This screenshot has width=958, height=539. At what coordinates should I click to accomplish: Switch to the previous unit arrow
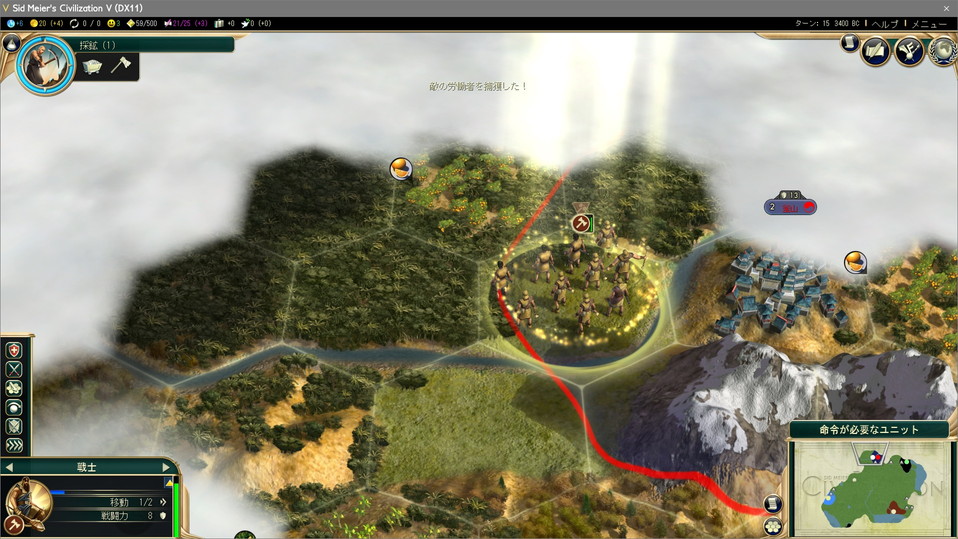(9, 467)
